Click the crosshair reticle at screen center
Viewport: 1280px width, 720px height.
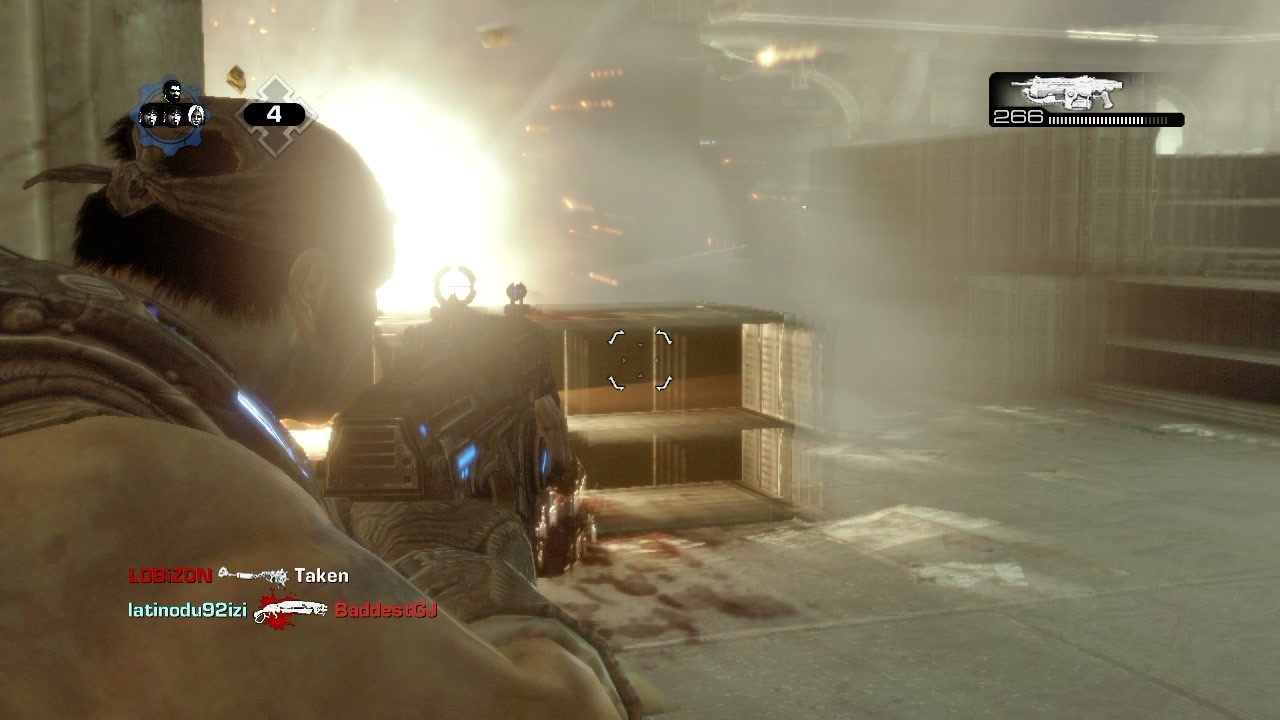[638, 360]
